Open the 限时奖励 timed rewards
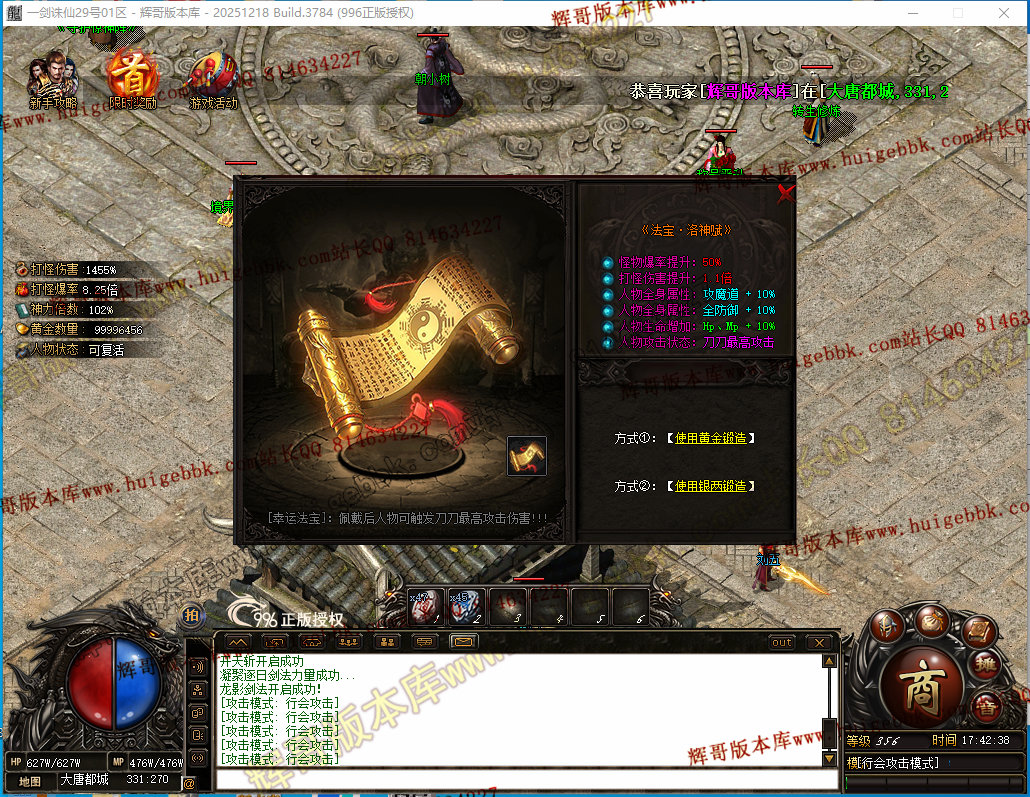 click(132, 80)
